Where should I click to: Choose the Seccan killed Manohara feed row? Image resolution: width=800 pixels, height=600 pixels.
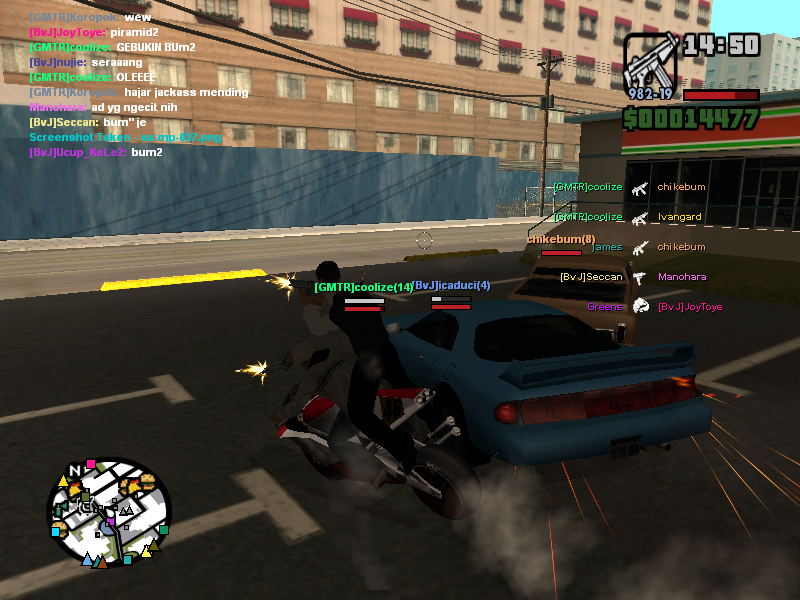(x=628, y=277)
